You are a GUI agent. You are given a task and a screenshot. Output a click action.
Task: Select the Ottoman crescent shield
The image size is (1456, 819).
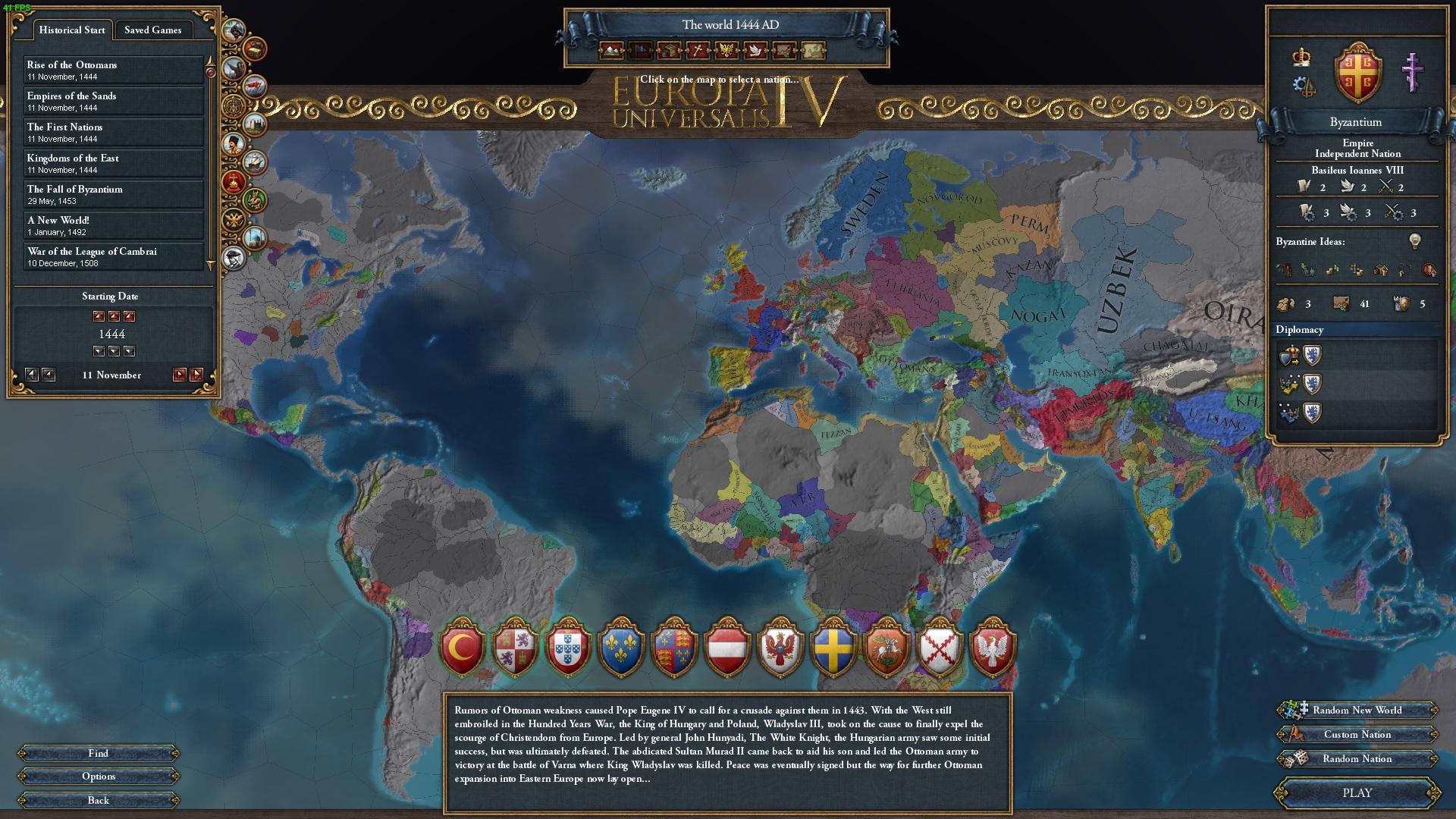pos(464,648)
